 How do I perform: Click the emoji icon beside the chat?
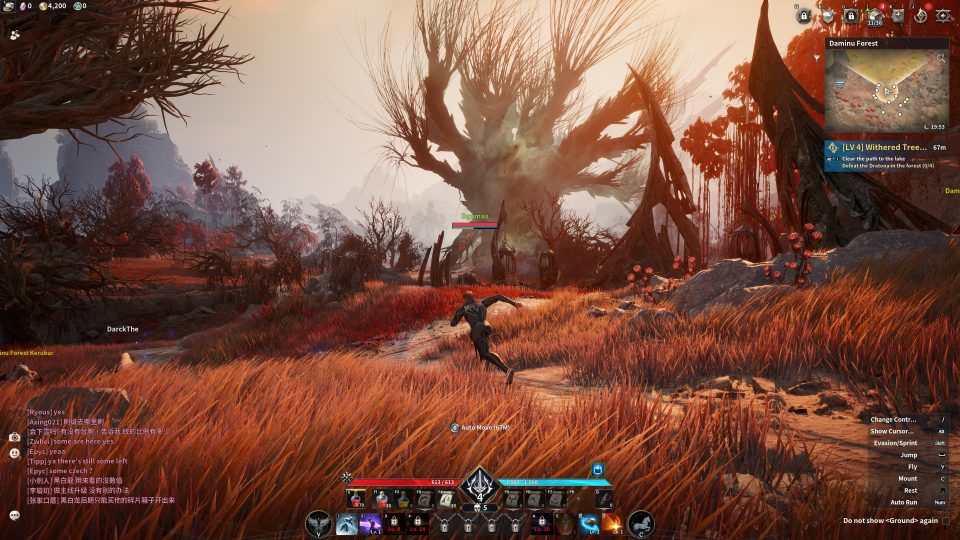pyautogui.click(x=14, y=453)
